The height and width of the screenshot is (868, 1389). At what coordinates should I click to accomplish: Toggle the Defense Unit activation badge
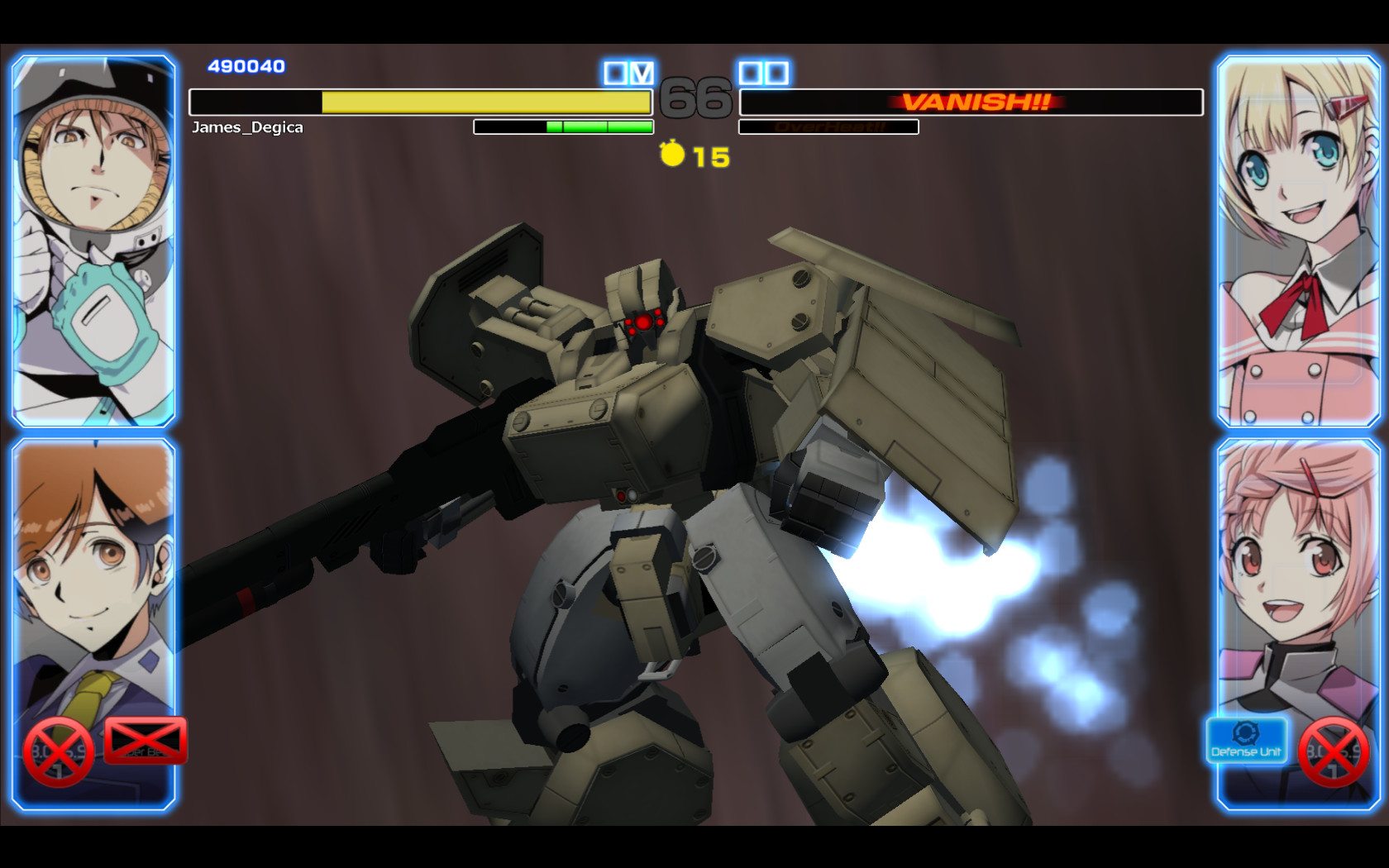[1246, 742]
